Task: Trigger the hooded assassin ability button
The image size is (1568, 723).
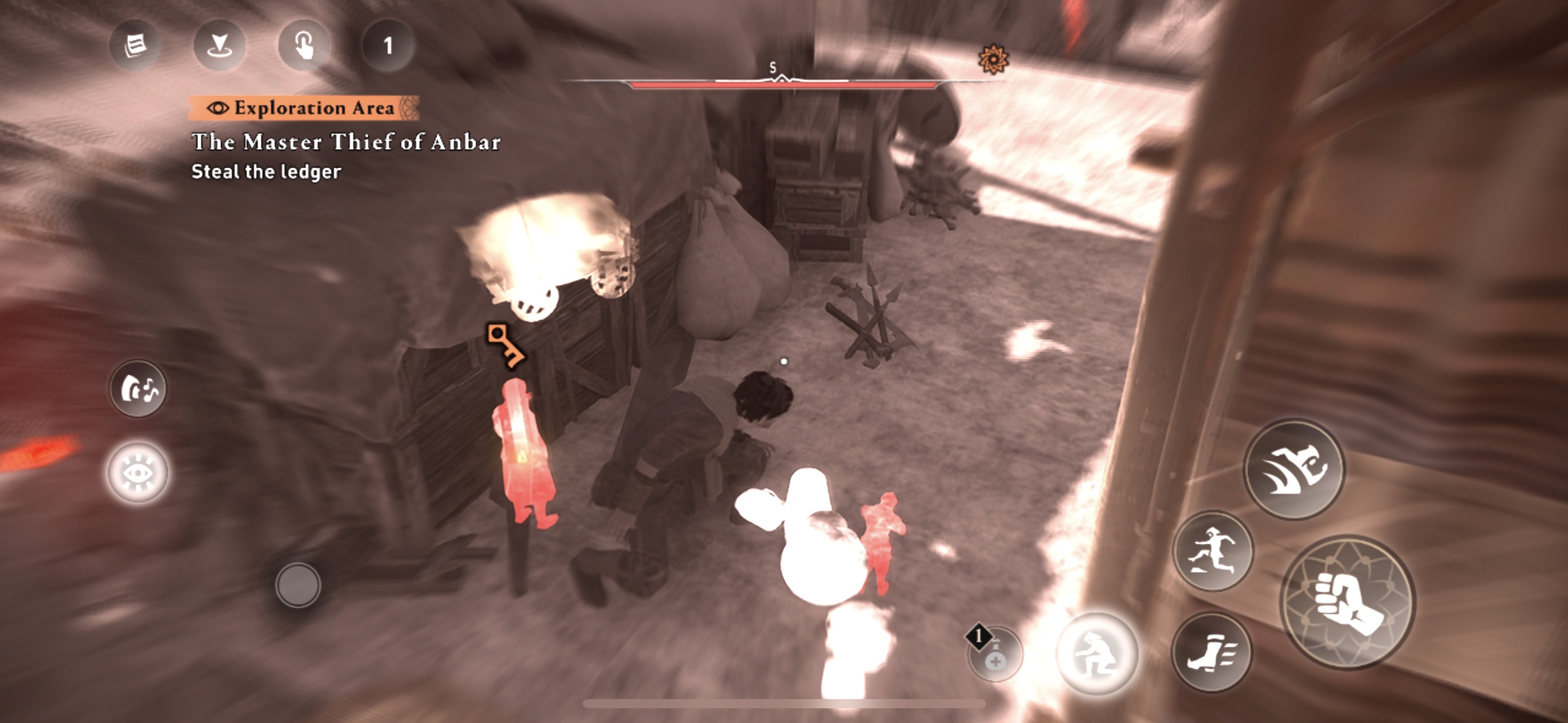Action: click(x=1294, y=469)
